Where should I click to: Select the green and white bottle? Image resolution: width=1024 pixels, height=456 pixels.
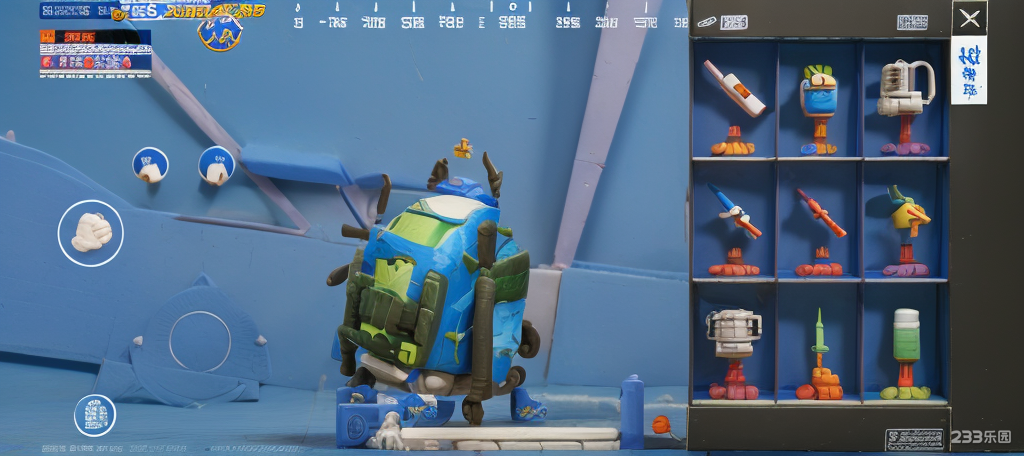point(905,345)
